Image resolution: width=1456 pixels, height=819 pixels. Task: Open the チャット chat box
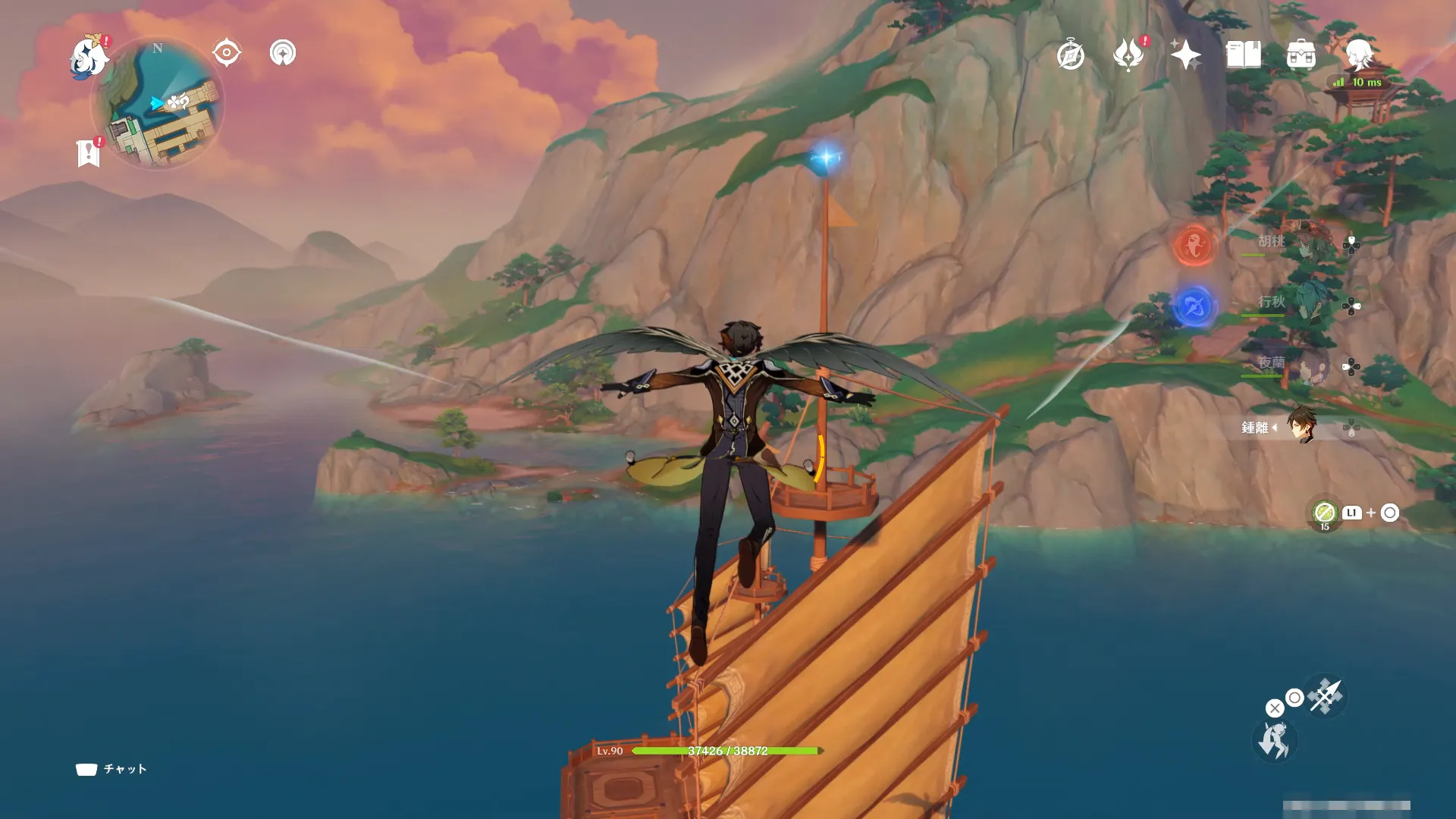(x=111, y=769)
